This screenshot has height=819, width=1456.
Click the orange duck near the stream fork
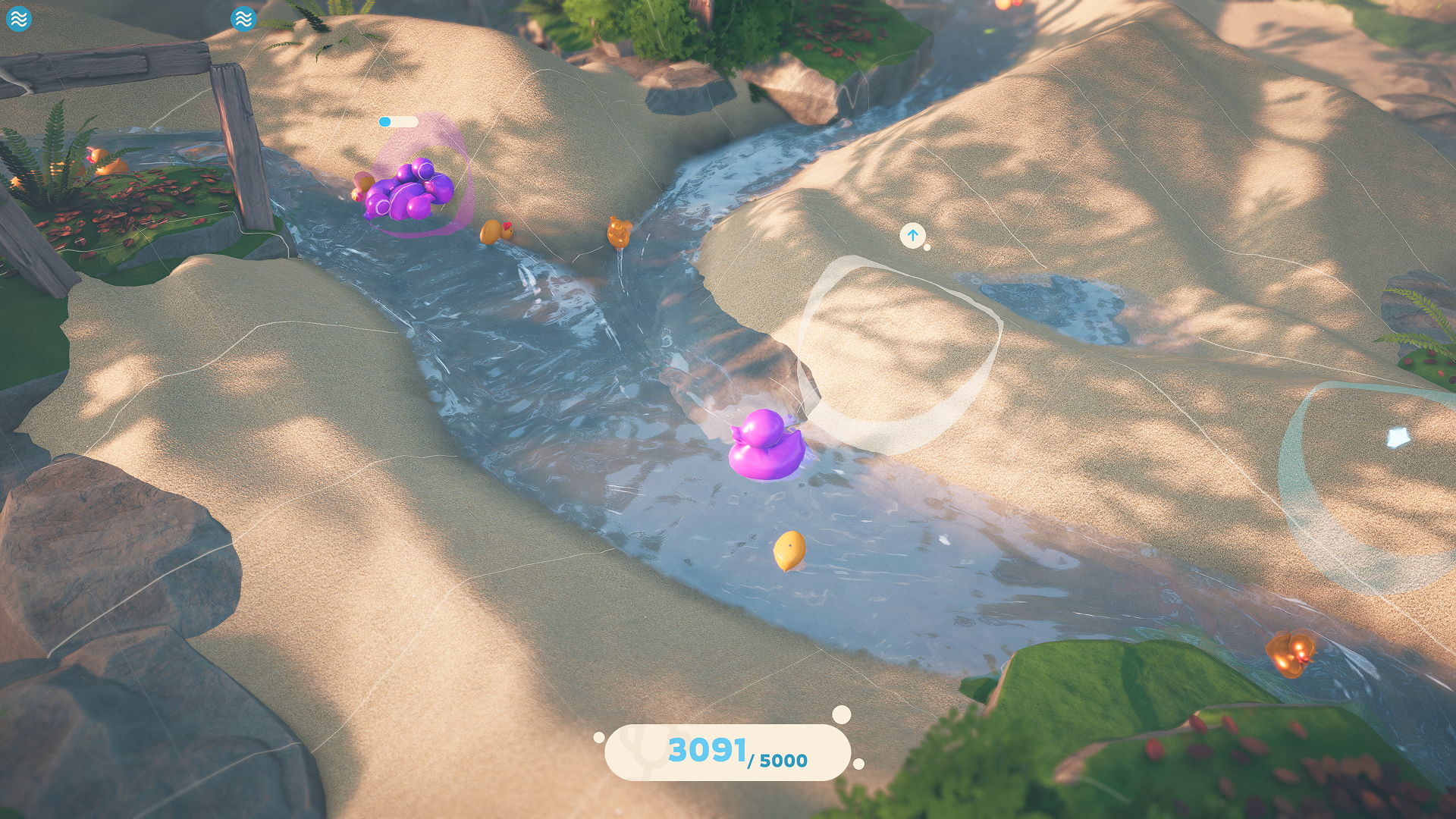(x=619, y=233)
